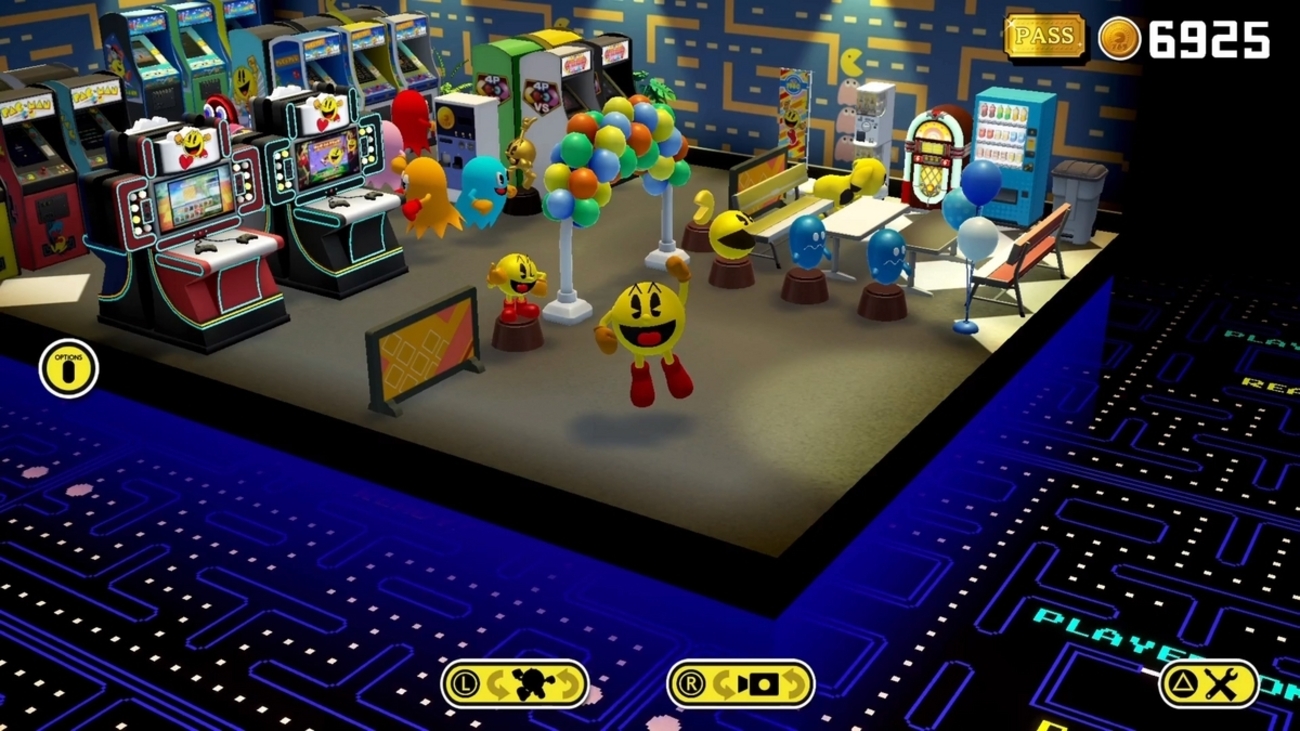This screenshot has height=731, width=1300.
Task: Click the triangle customize control pill
Action: click(1210, 681)
